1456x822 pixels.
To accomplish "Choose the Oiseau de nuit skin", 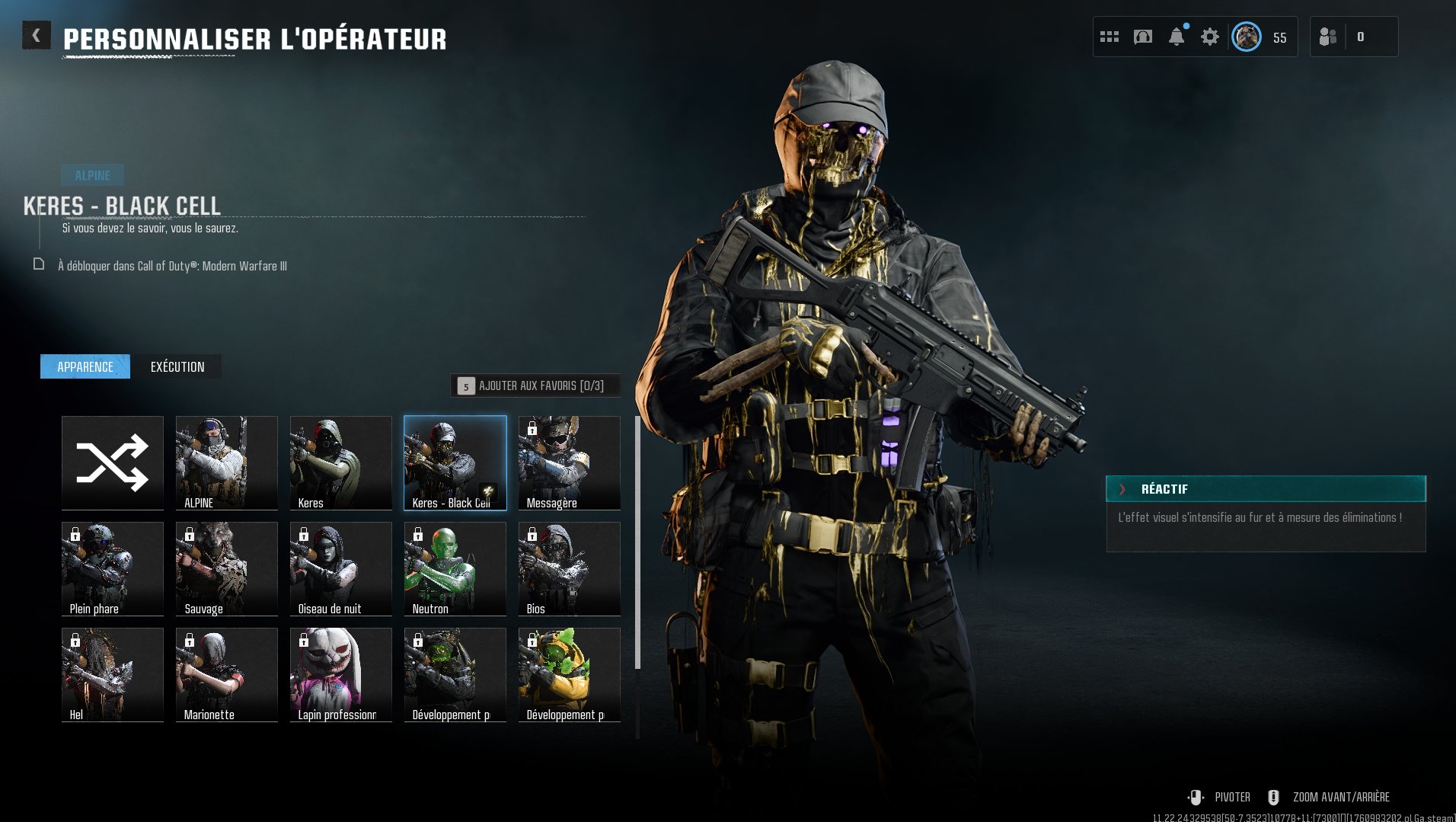I will point(340,568).
